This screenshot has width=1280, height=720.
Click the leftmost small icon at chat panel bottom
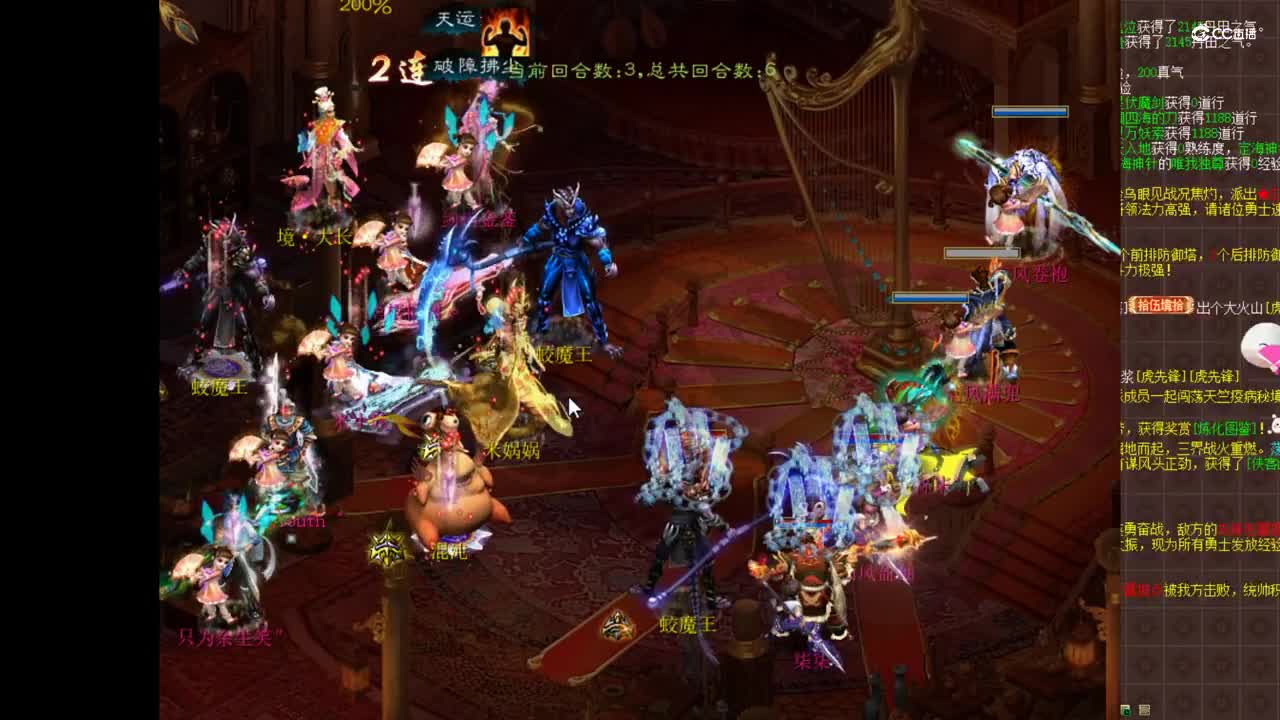coord(1128,708)
